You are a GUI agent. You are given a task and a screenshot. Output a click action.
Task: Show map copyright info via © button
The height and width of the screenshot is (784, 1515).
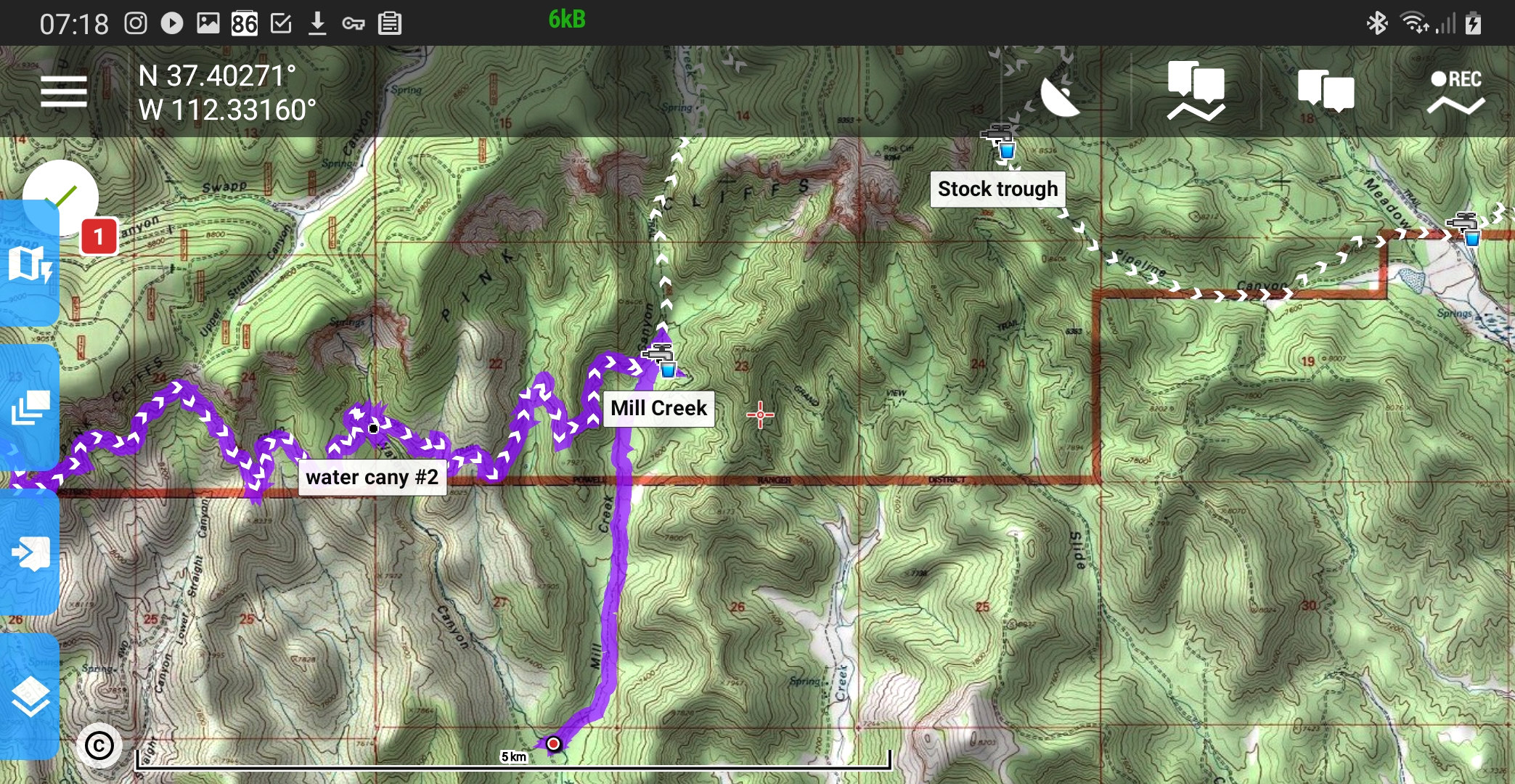pyautogui.click(x=99, y=746)
